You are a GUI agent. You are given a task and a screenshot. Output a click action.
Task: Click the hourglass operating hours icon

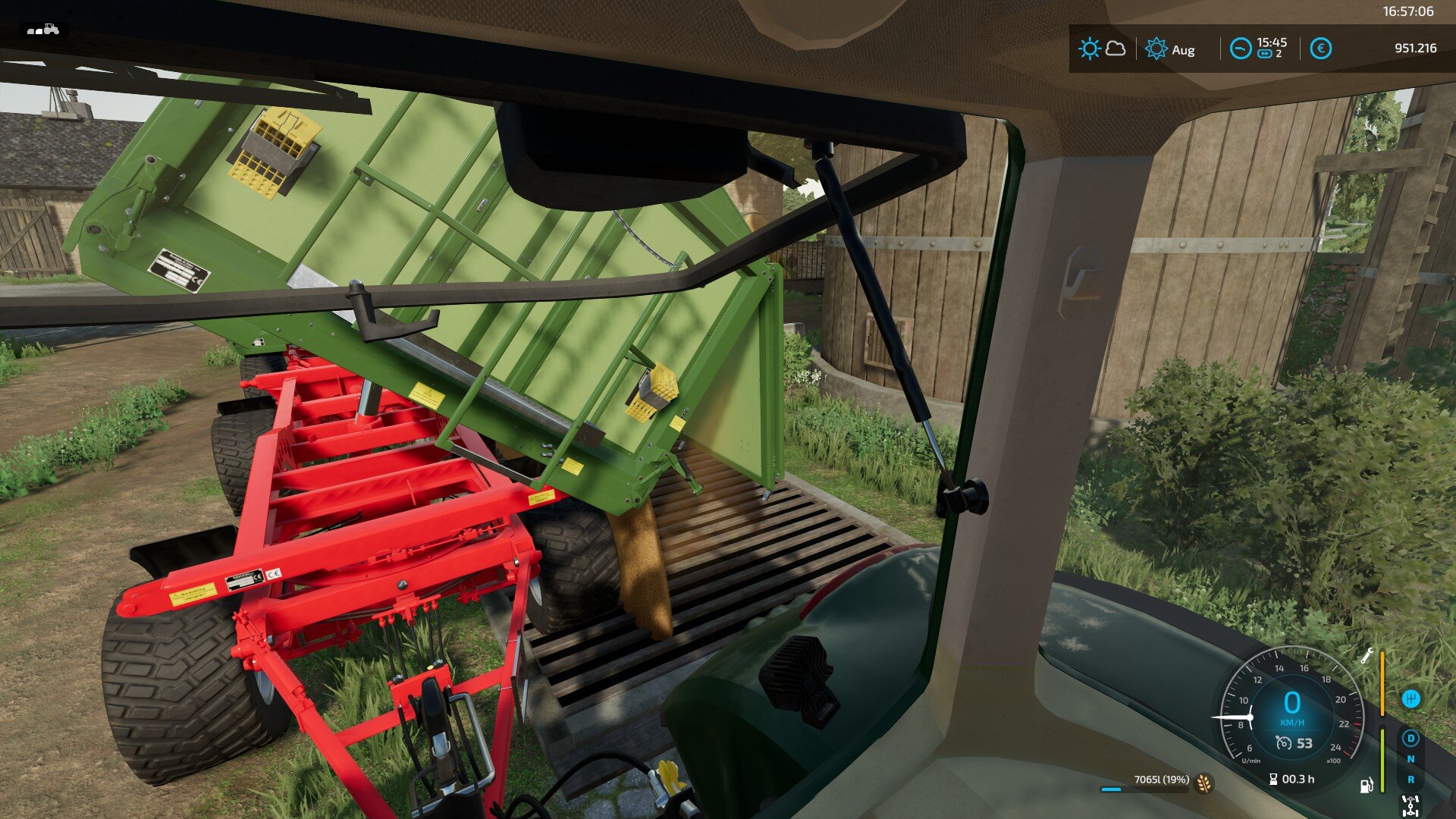[x=1273, y=779]
